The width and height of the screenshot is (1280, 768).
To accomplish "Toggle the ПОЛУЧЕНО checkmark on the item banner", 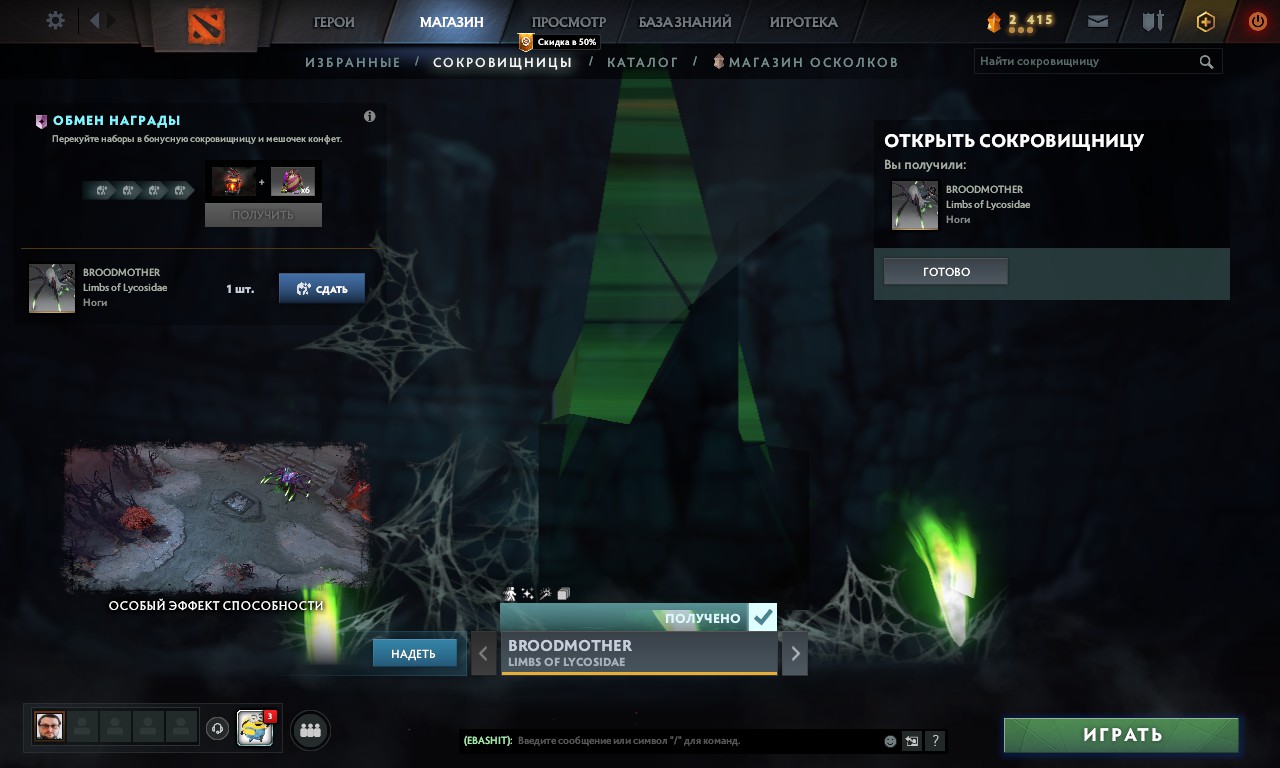I will 763,616.
